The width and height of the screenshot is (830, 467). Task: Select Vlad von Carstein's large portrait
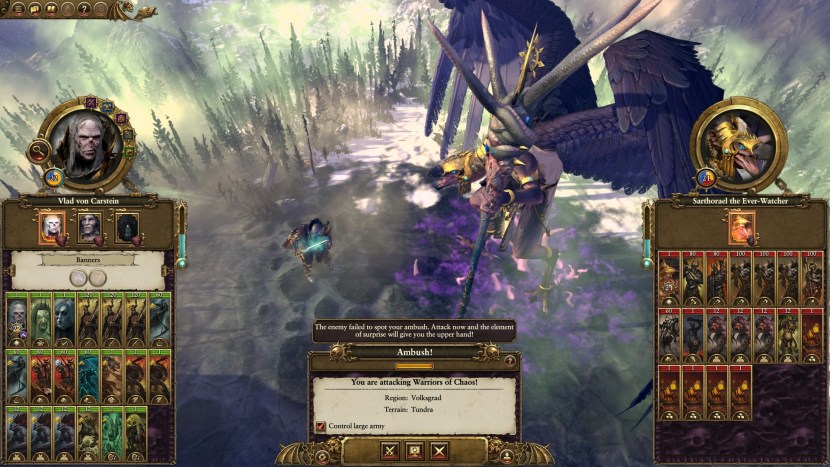click(84, 145)
